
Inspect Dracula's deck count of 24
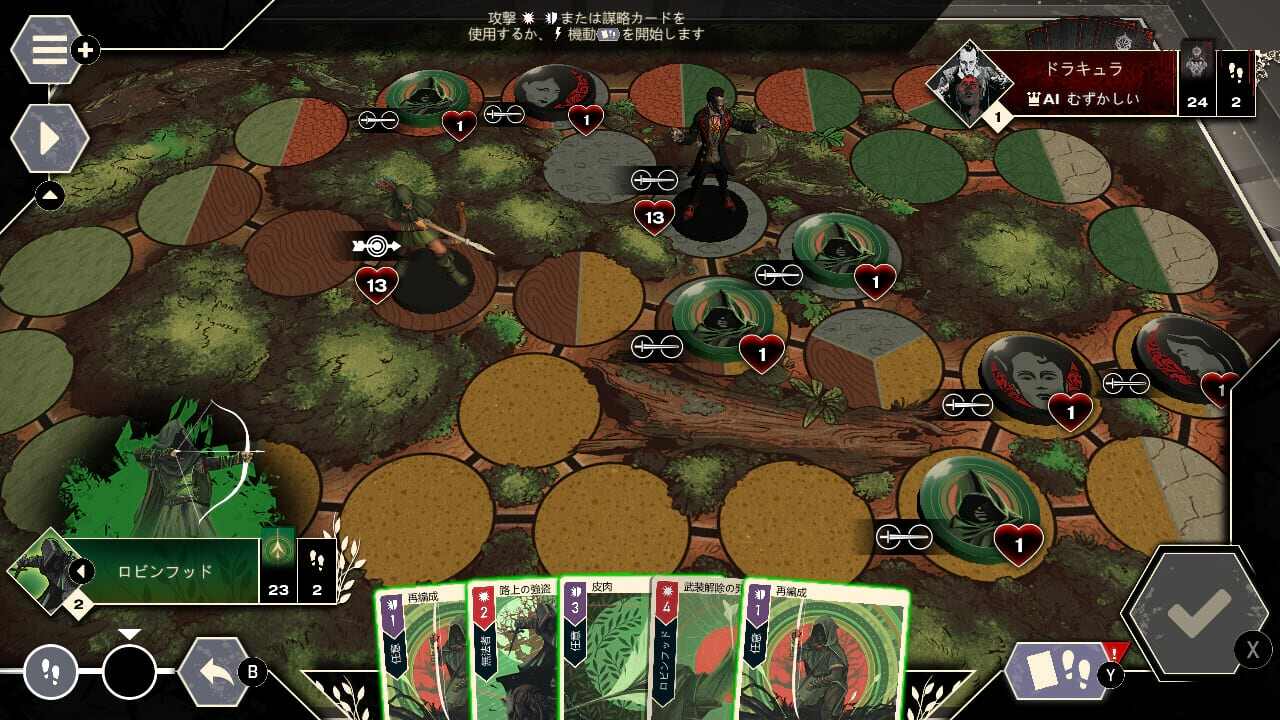1197,83
